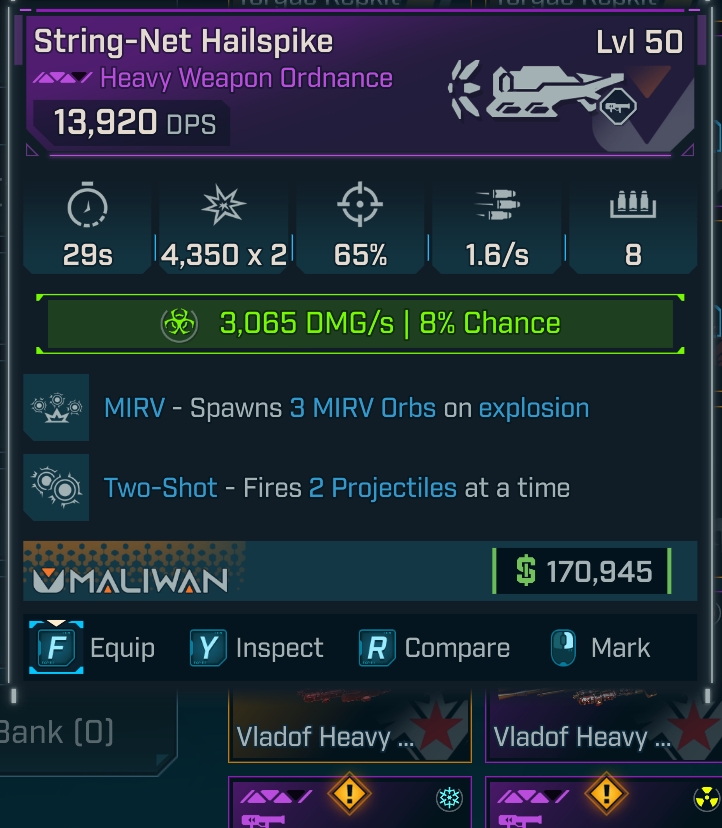
Task: Open the Bank (0) tab
Action: point(60,732)
